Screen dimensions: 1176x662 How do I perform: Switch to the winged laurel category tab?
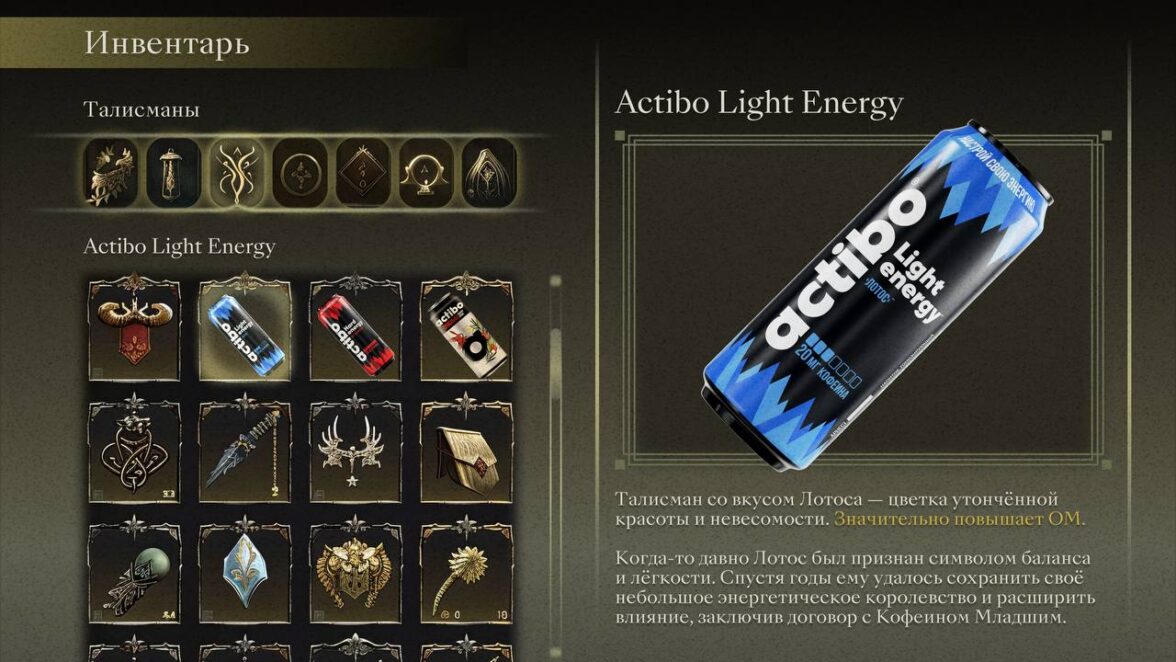(110, 173)
